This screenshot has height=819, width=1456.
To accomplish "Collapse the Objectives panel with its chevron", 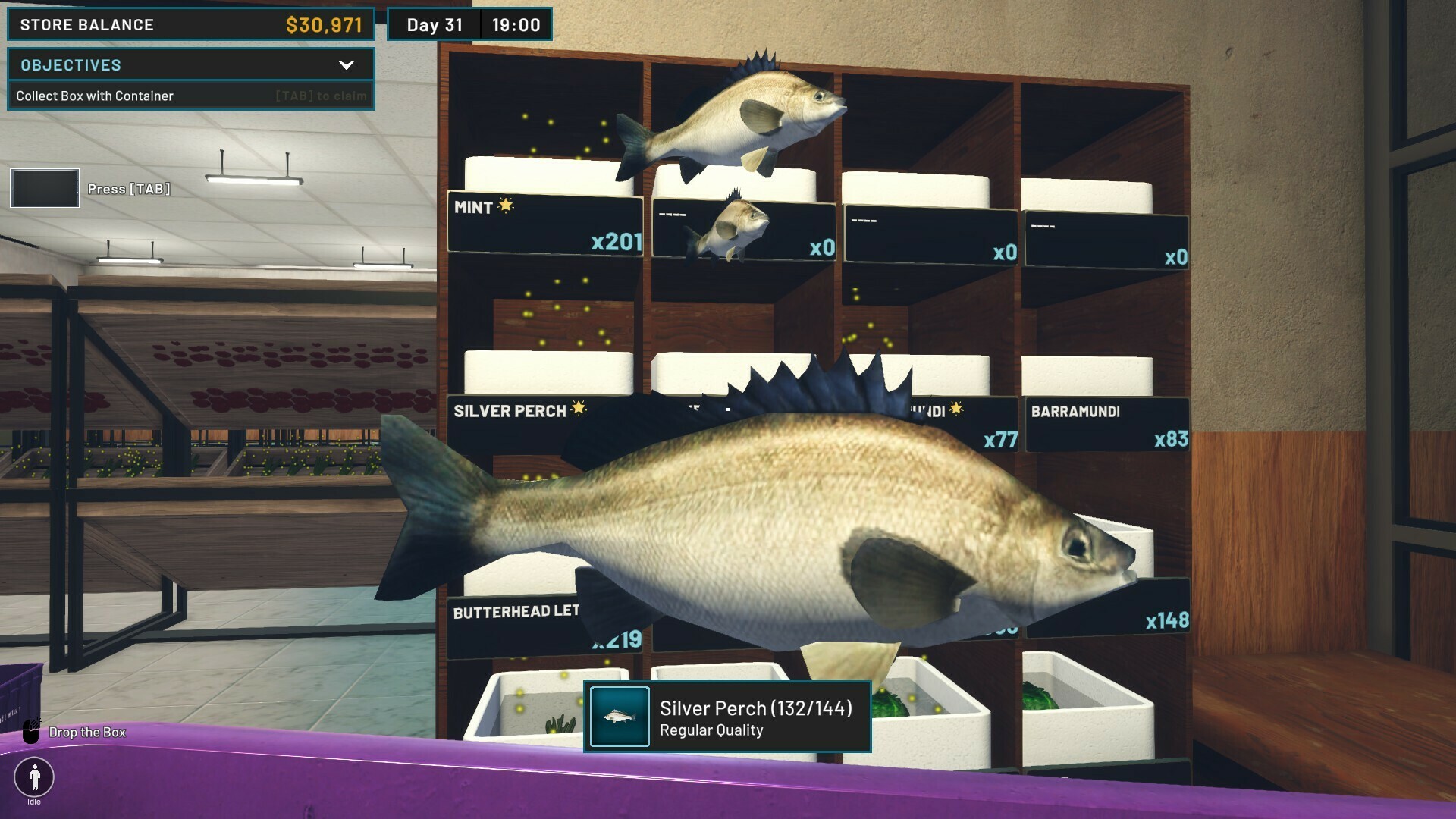I will pos(347,65).
